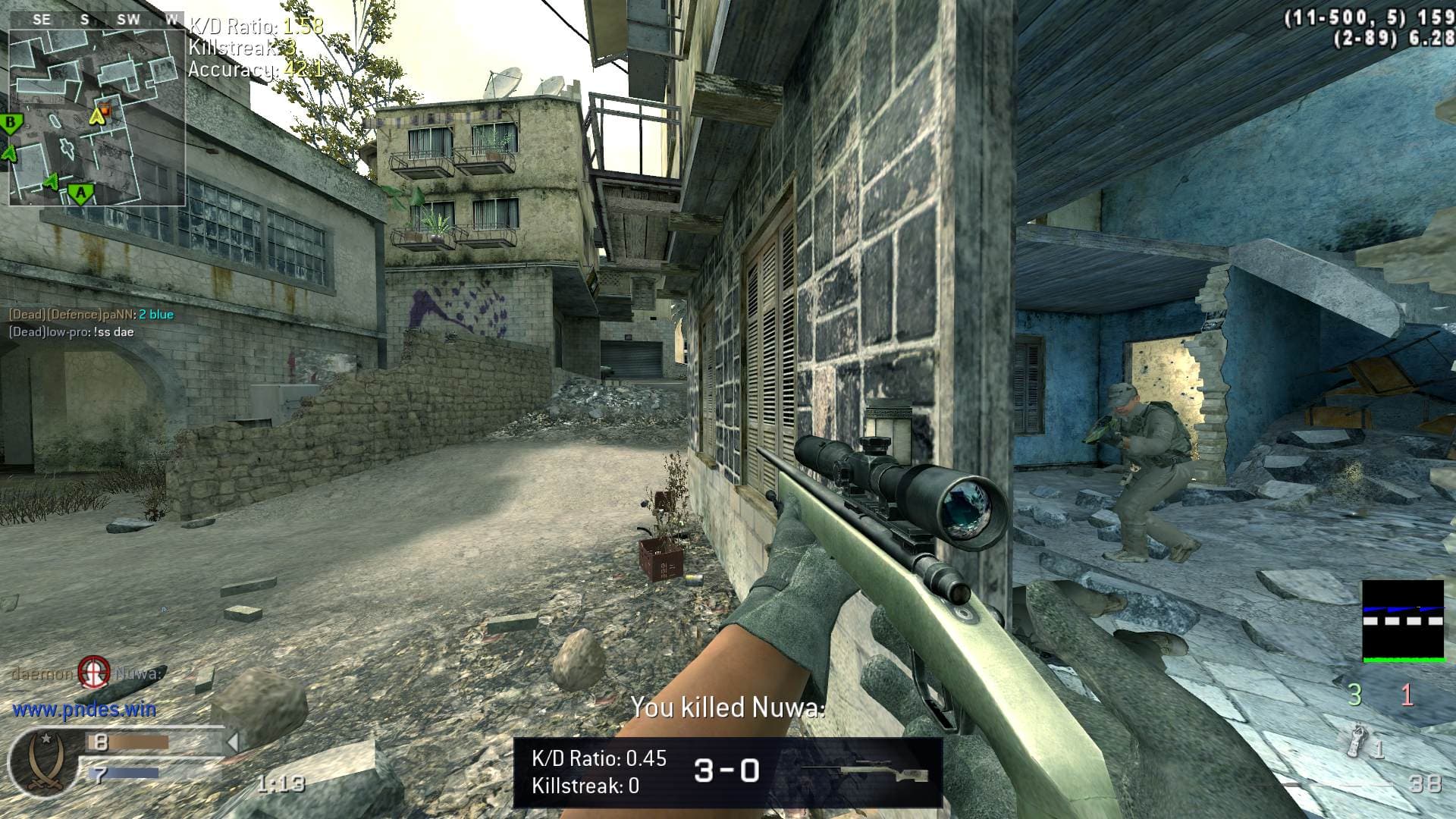Click the lagometer graph box
This screenshot has width=1456, height=819.
point(1403,621)
